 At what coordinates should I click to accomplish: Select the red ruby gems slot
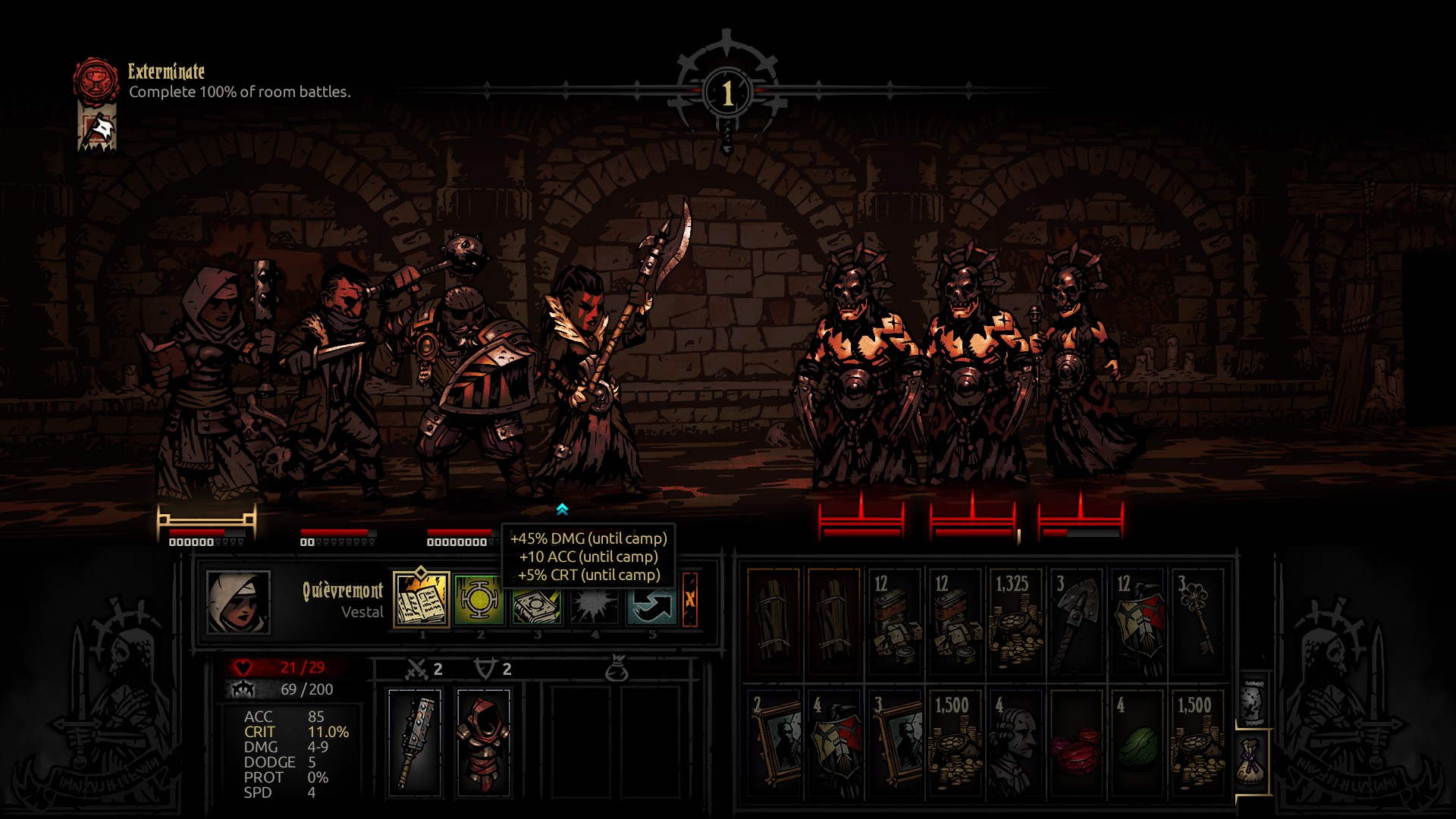1076,742
